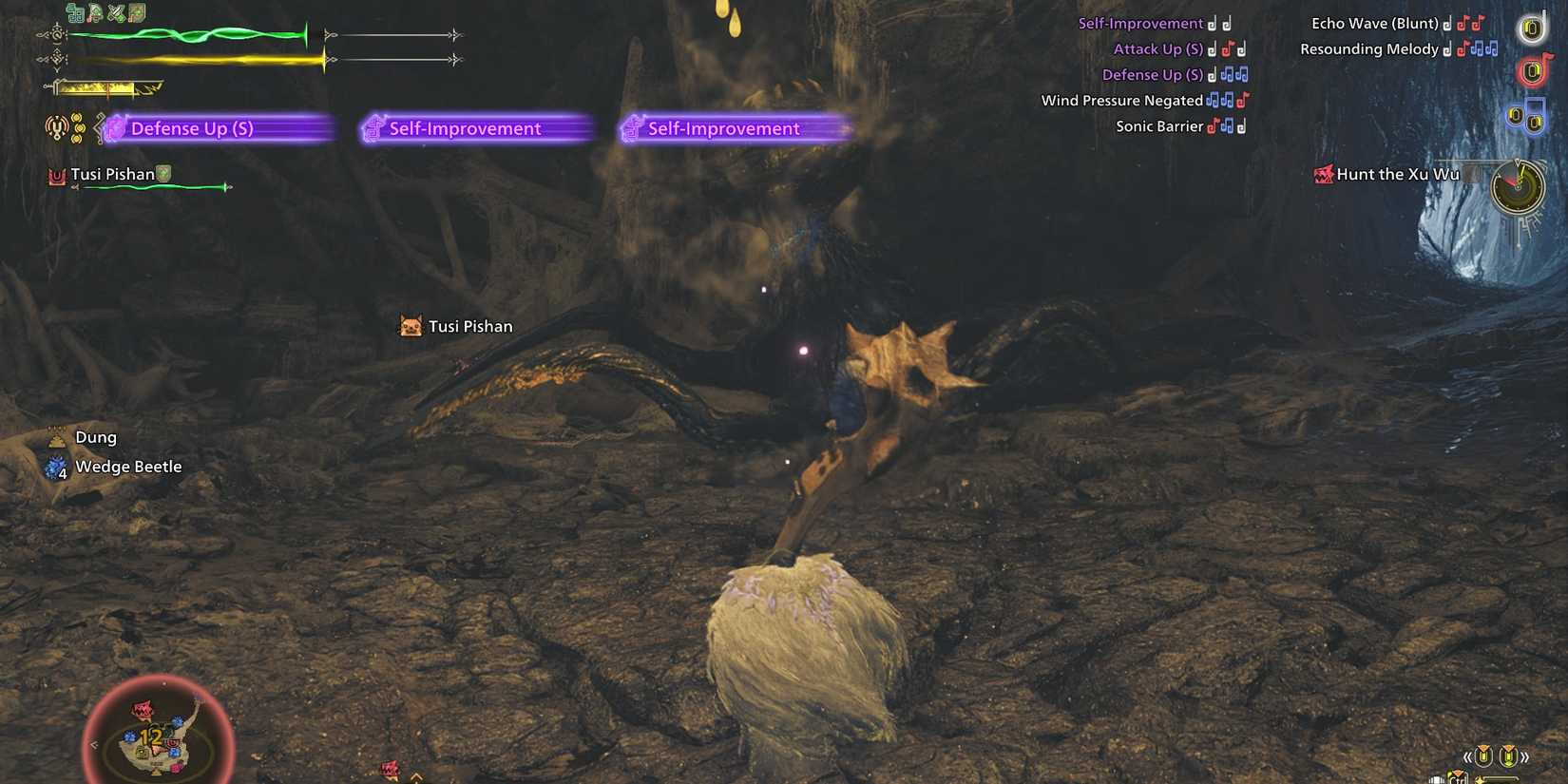Click the crossed swords loadout icon
The width and height of the screenshot is (1568, 784).
coord(116,12)
